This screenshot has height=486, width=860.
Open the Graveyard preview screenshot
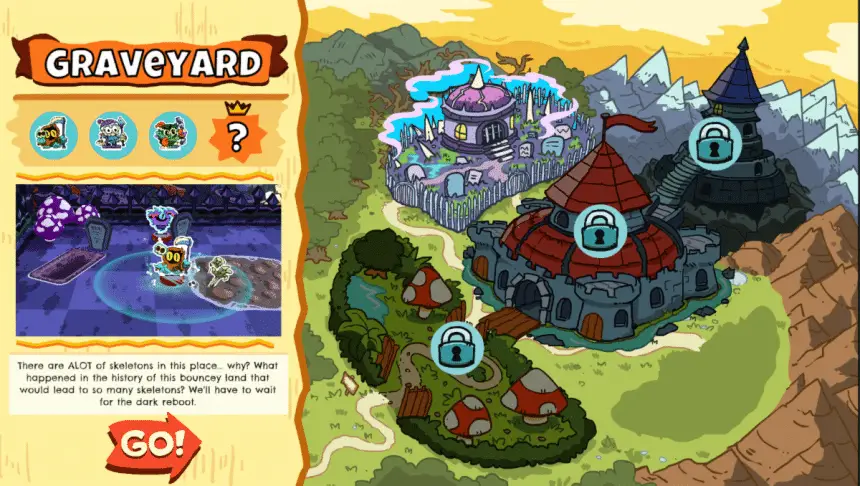coord(147,260)
